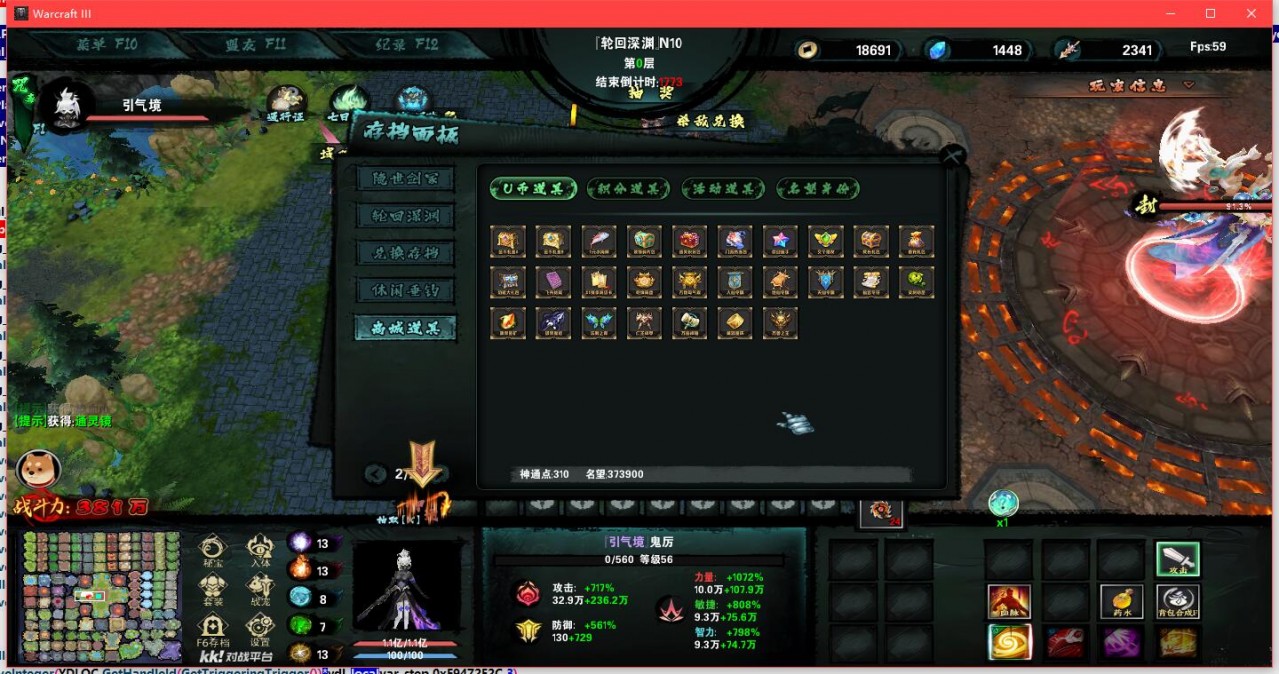This screenshot has height=674, width=1279.
Task: Open the 背包合成 button
Action: 1177,601
